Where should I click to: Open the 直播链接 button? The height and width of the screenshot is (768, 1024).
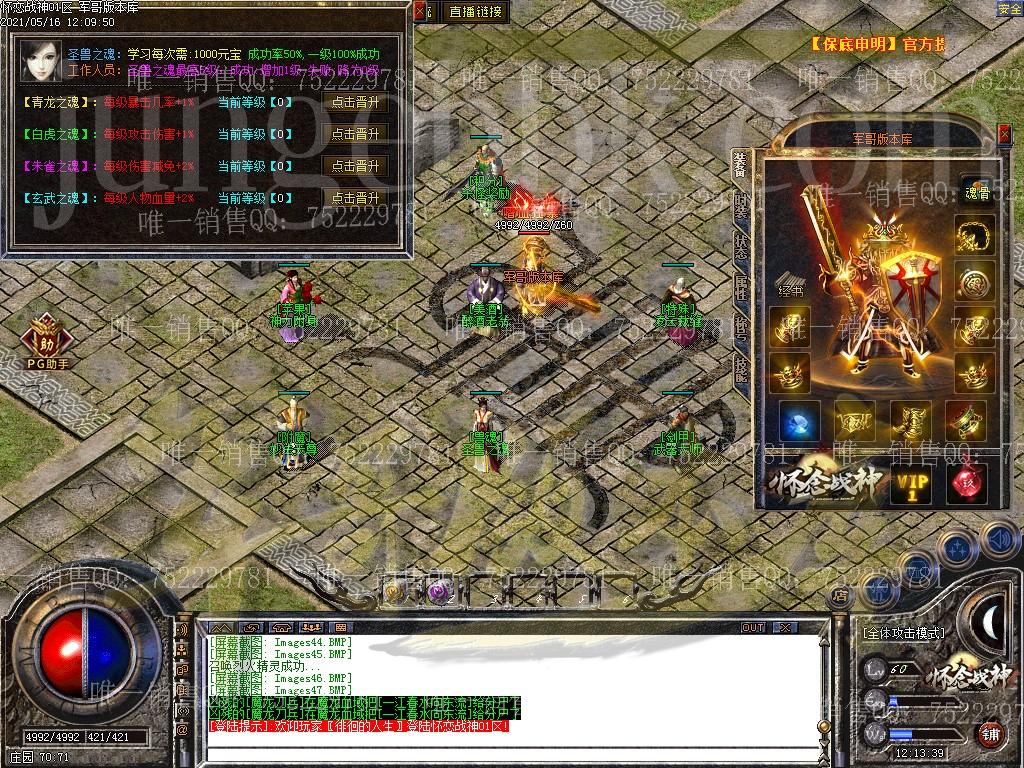(475, 12)
